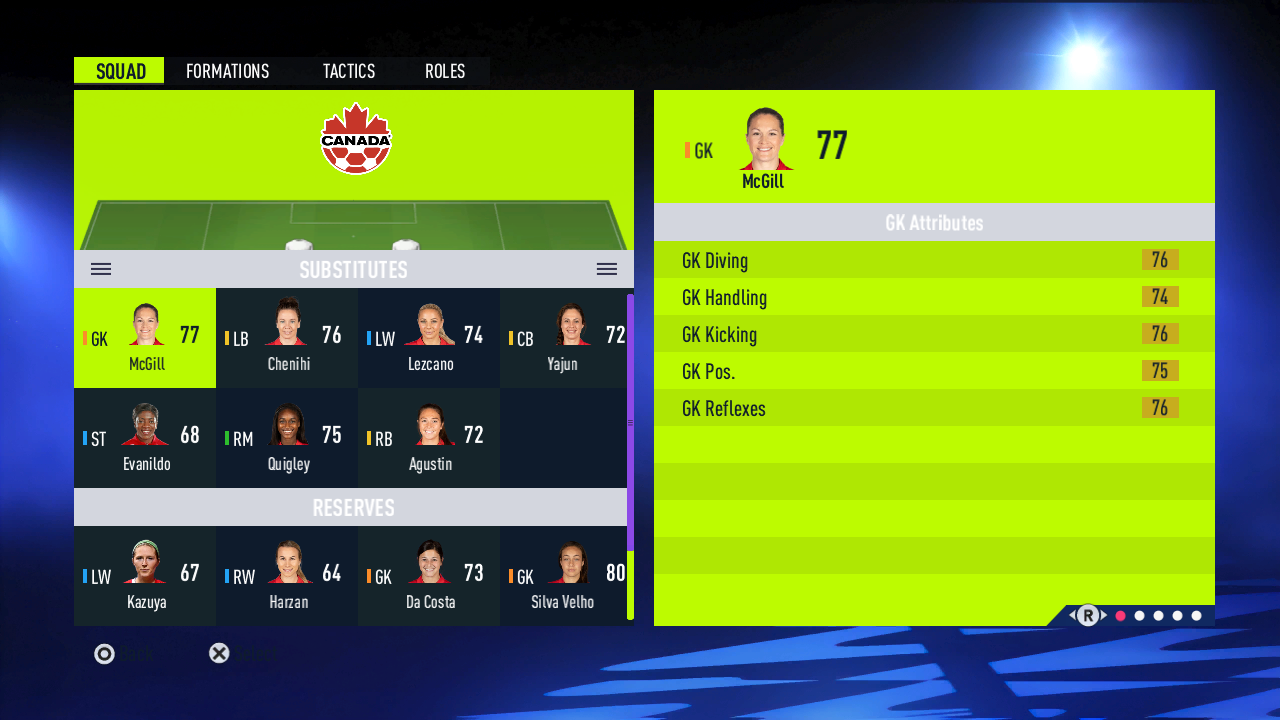Open the right Substitutes list menu icon
Screen dimensions: 1280x720
(607, 269)
